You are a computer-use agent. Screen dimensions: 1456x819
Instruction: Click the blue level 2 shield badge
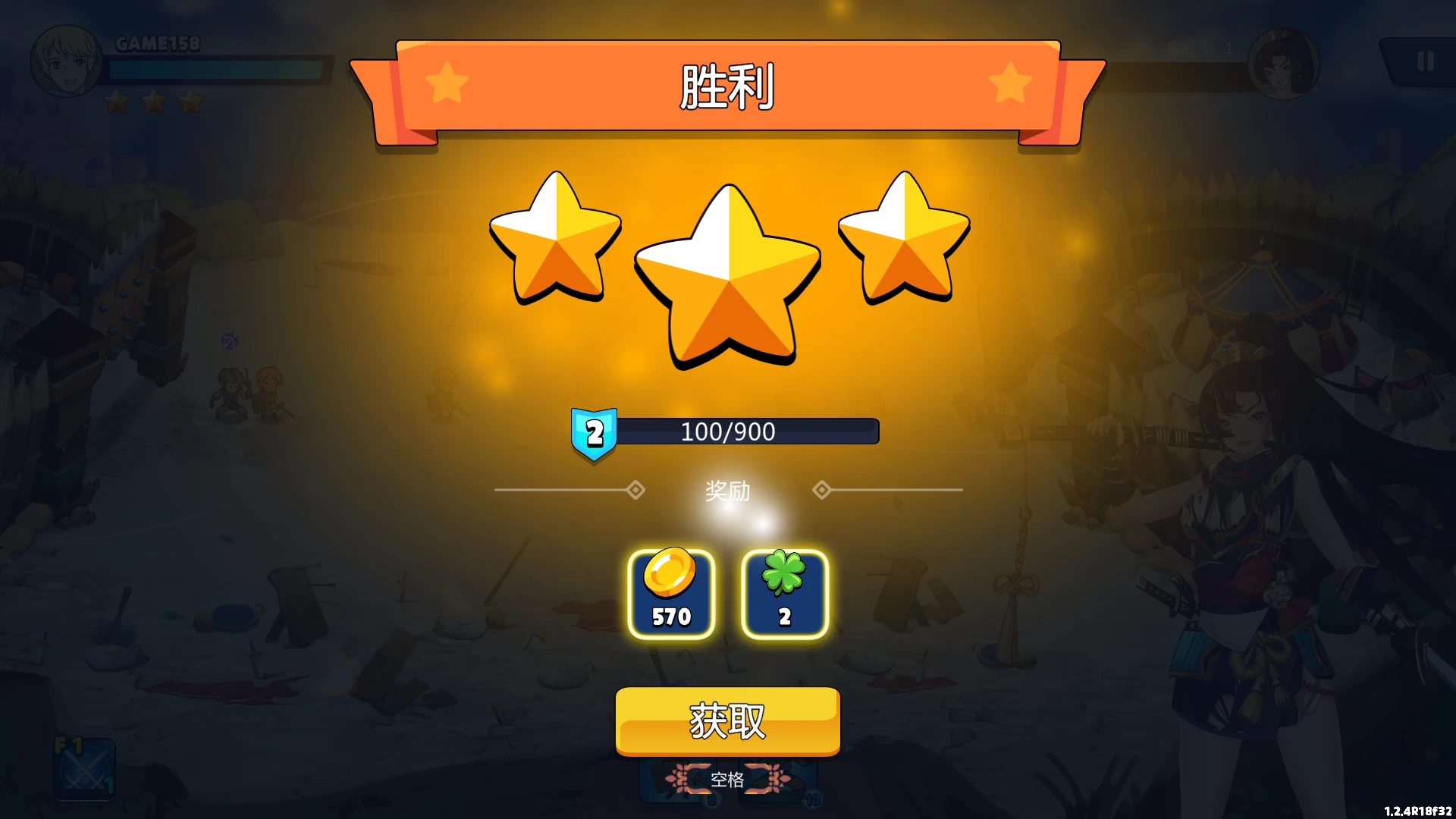(x=595, y=434)
